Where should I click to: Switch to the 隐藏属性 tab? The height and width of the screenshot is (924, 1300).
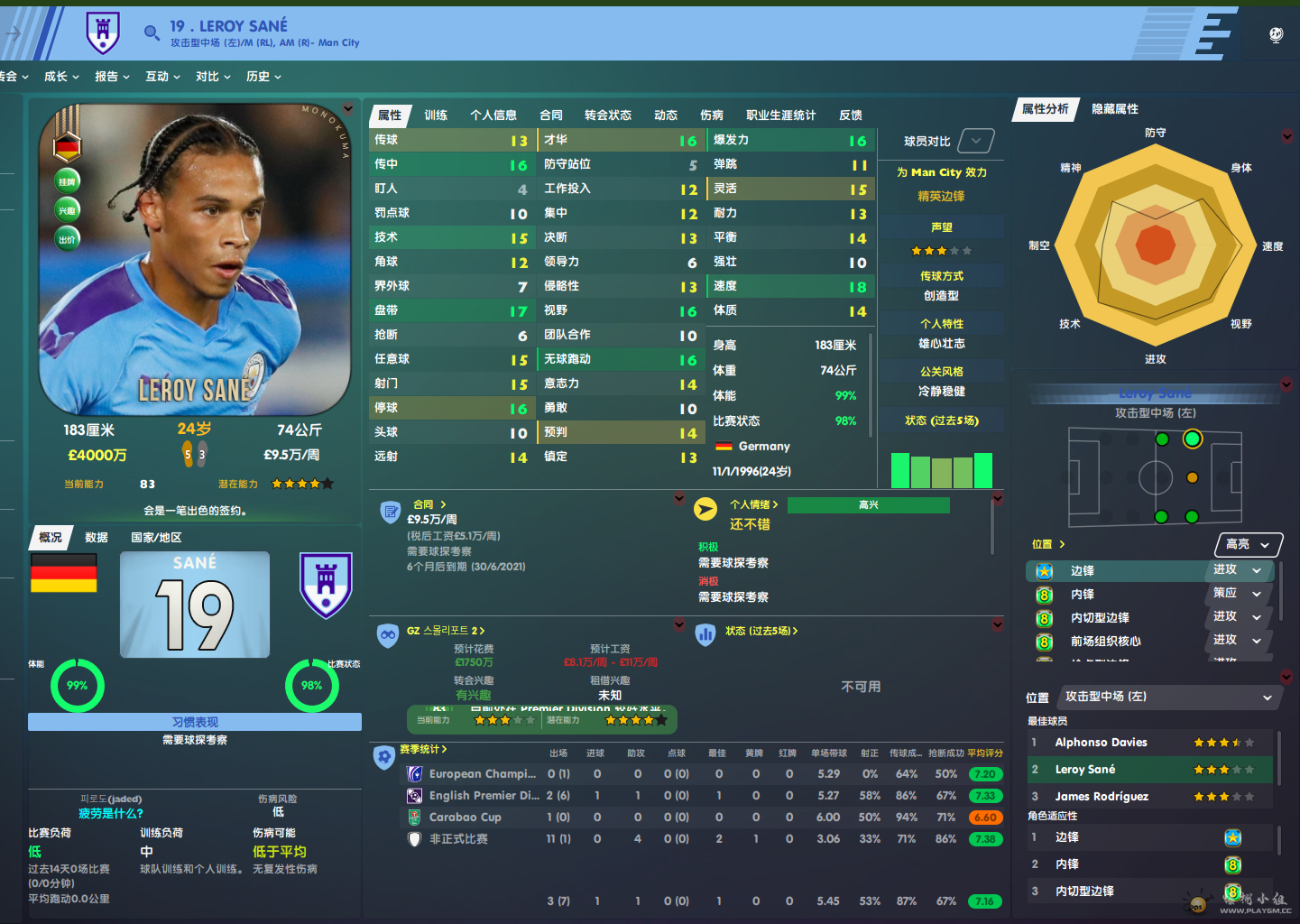(1114, 109)
